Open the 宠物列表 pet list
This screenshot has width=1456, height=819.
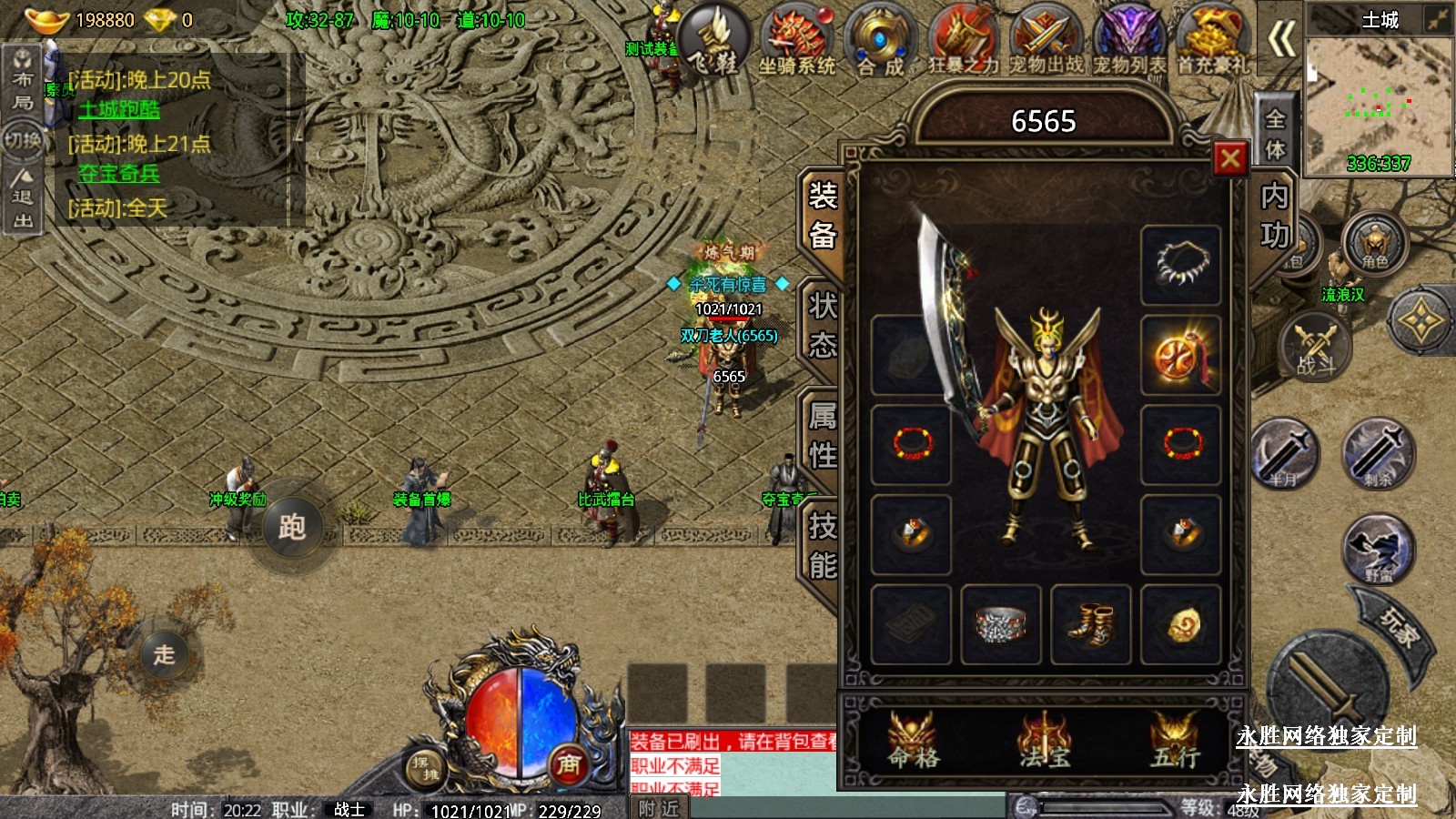1129,41
